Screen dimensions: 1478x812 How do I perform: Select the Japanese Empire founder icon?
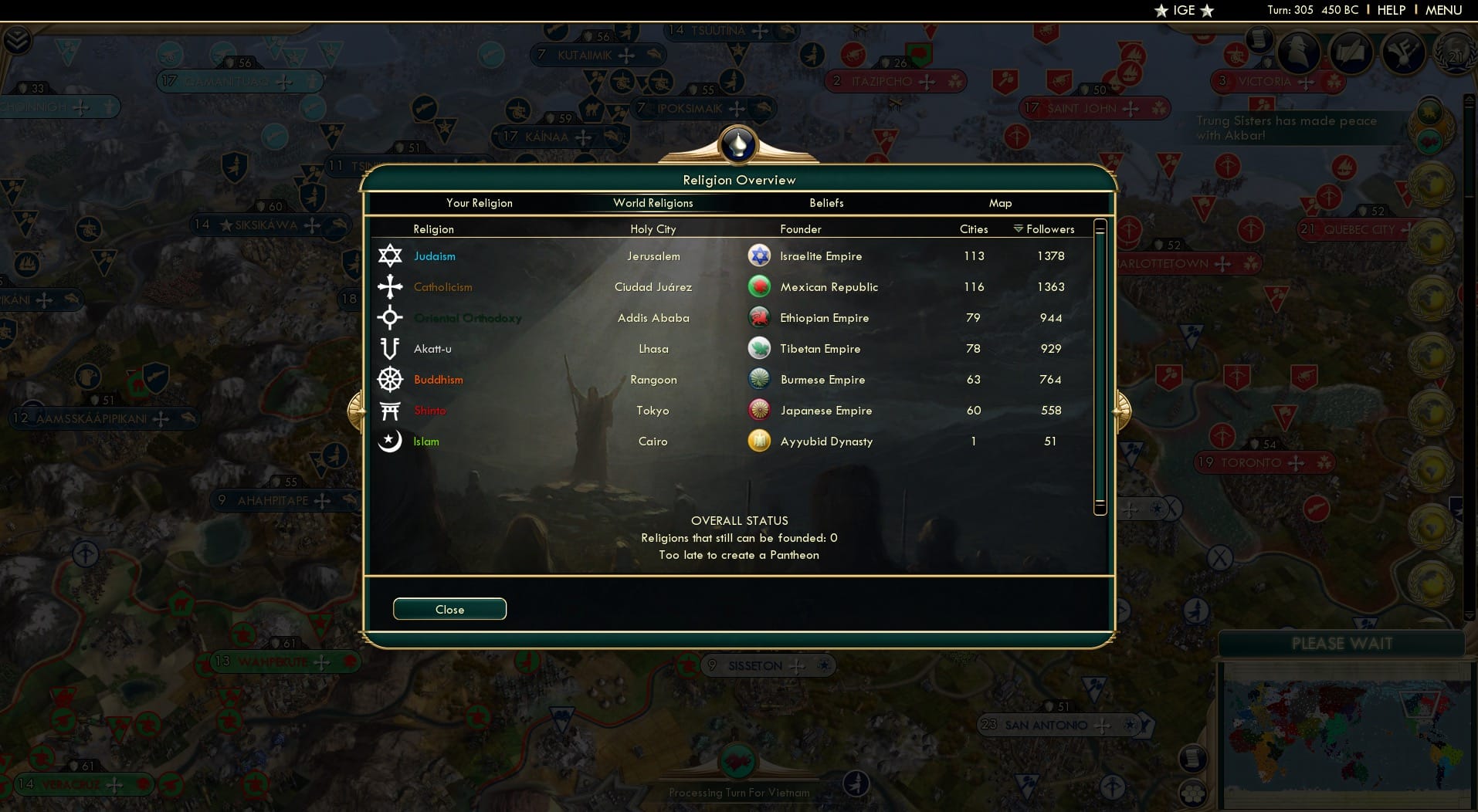pos(760,410)
